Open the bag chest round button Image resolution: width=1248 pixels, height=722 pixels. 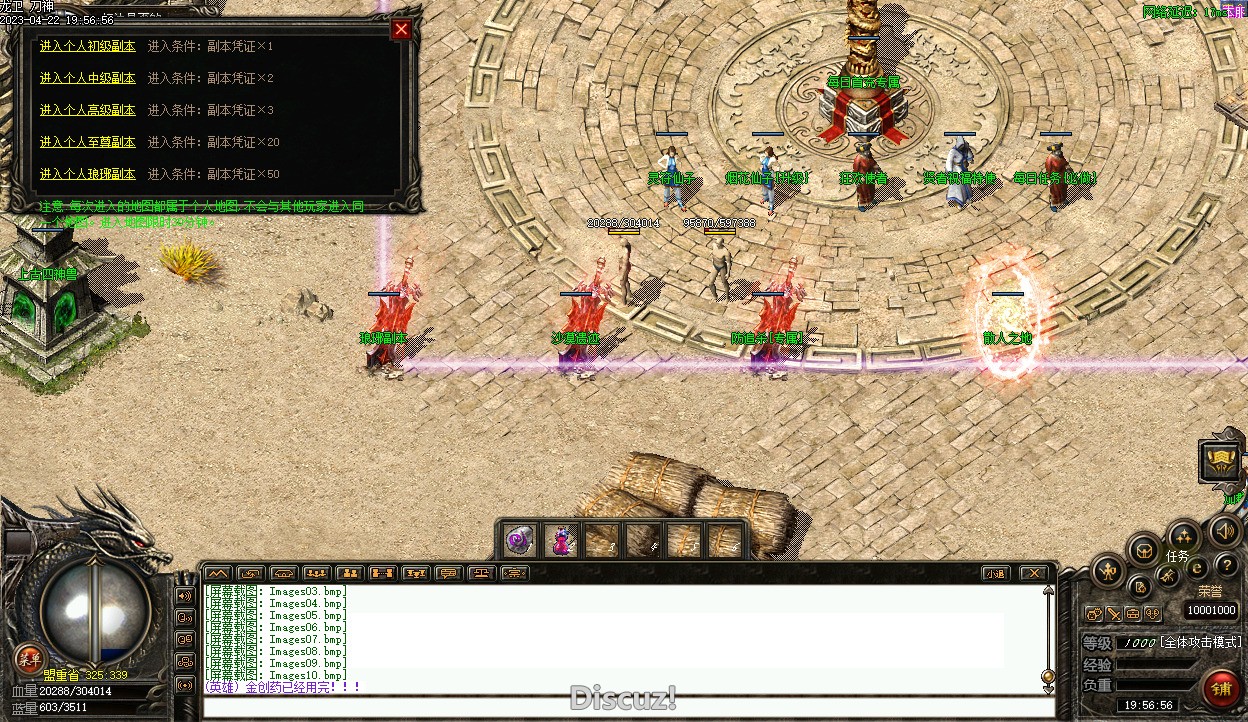click(x=1144, y=549)
